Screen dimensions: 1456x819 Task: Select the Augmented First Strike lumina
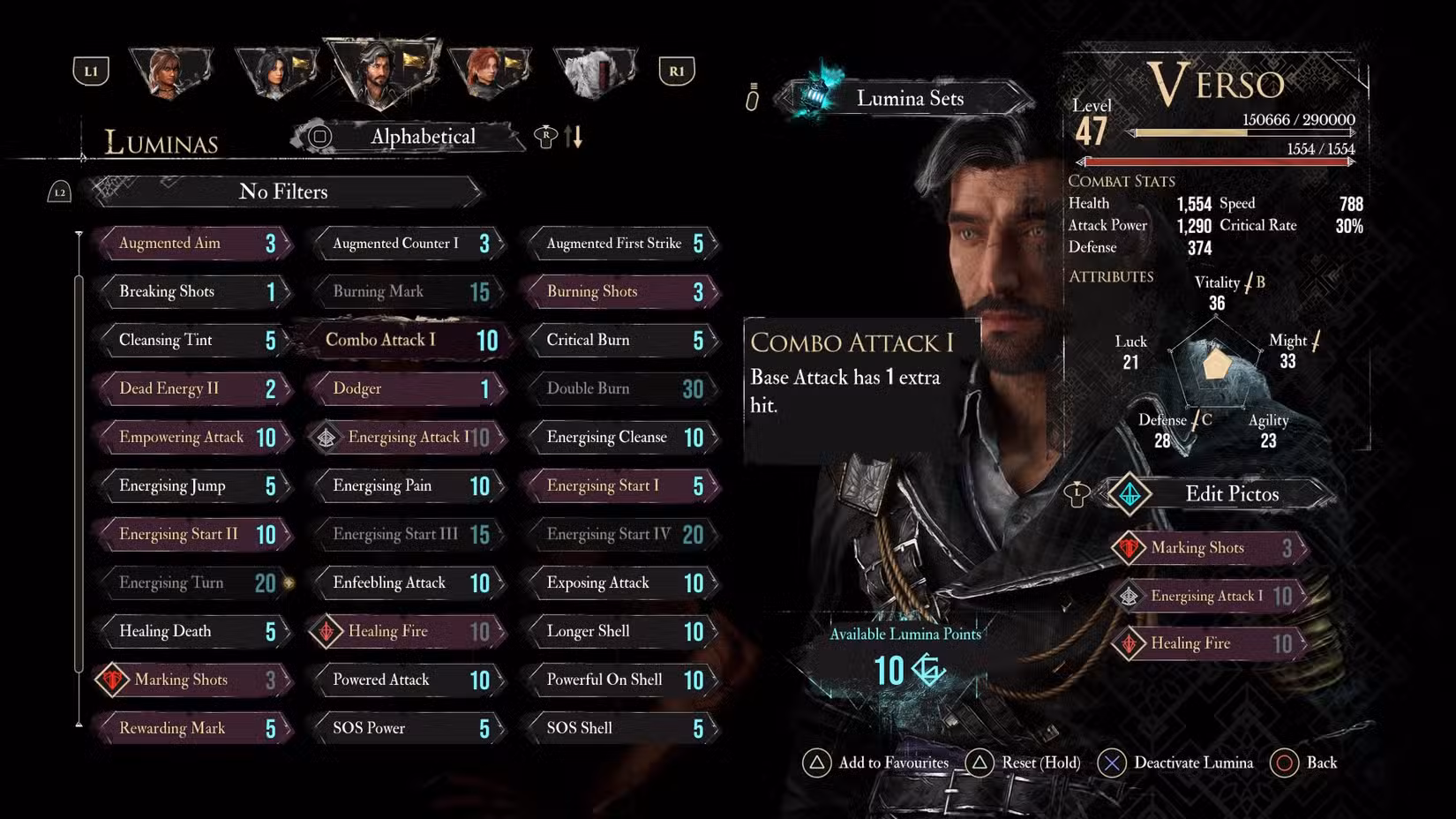click(621, 244)
